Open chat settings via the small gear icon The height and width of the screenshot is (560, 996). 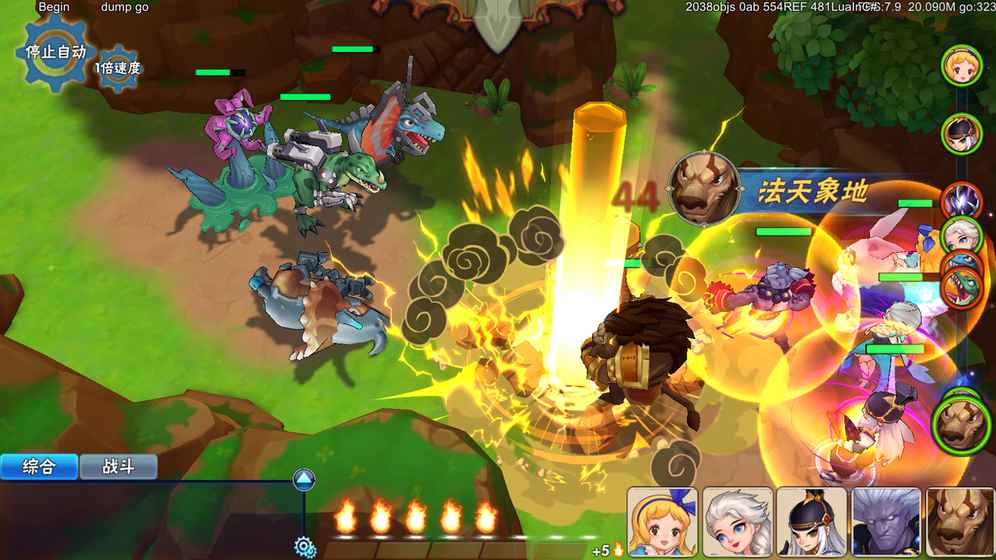305,546
